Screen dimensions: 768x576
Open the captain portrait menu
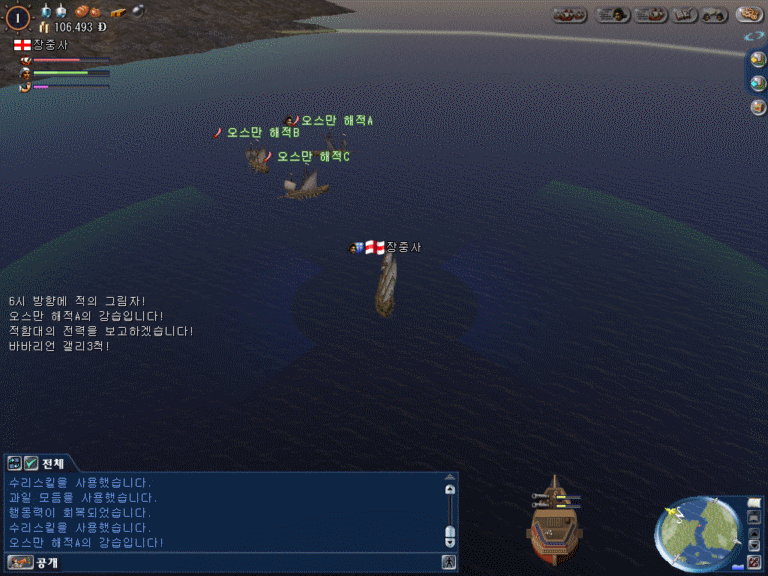(x=612, y=14)
